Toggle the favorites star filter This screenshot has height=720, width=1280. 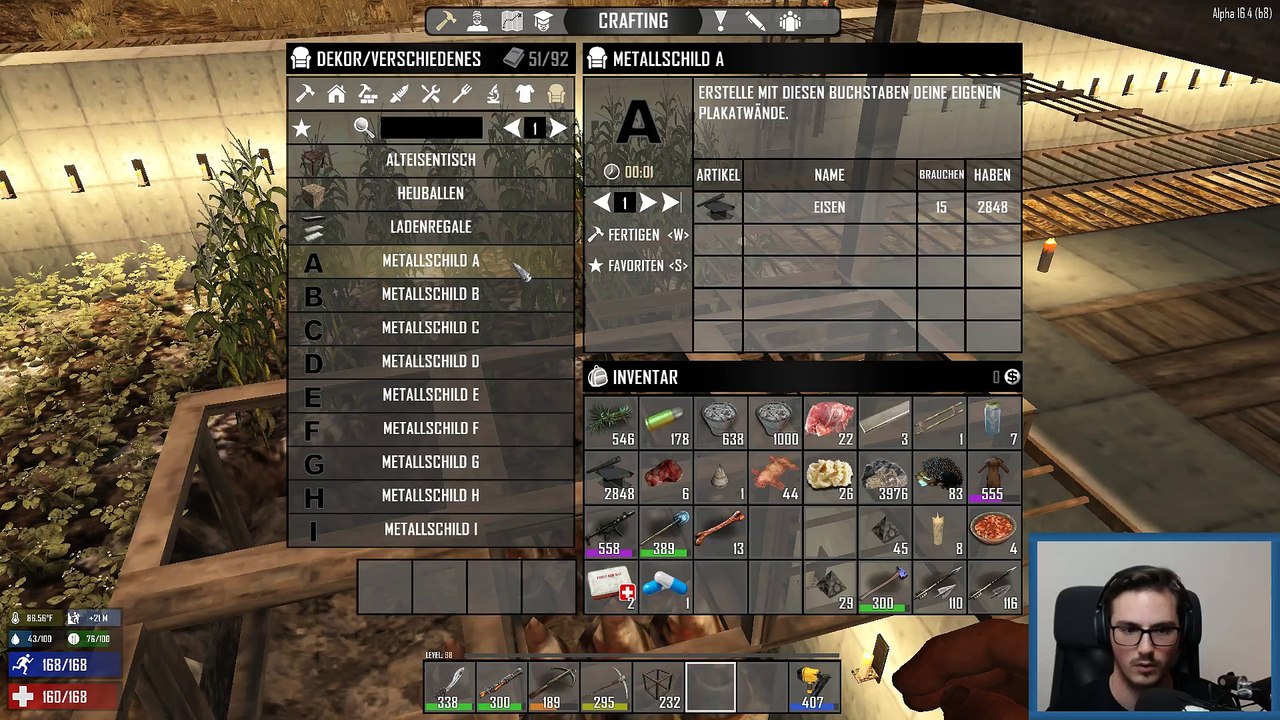tap(302, 128)
